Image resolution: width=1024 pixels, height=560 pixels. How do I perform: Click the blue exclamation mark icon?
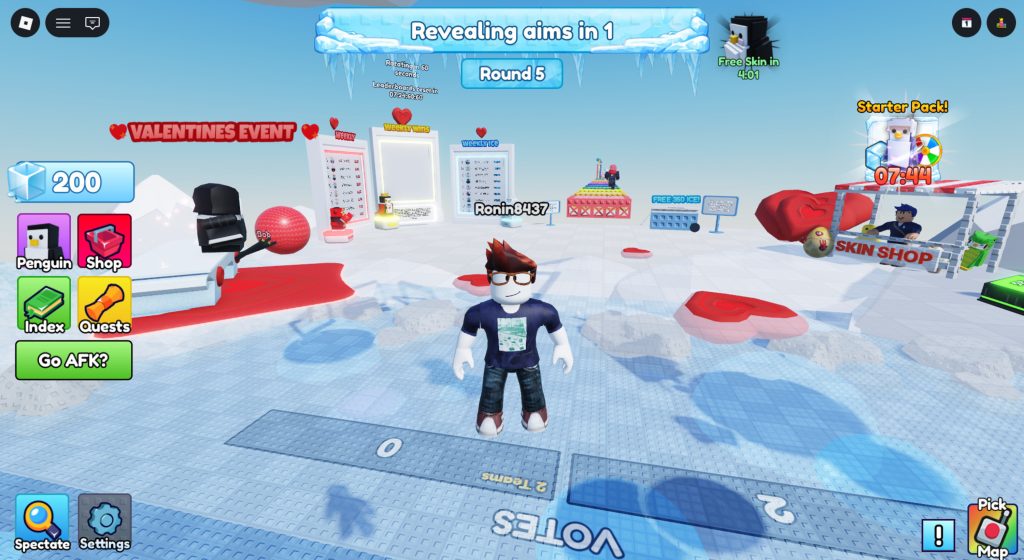tap(938, 535)
